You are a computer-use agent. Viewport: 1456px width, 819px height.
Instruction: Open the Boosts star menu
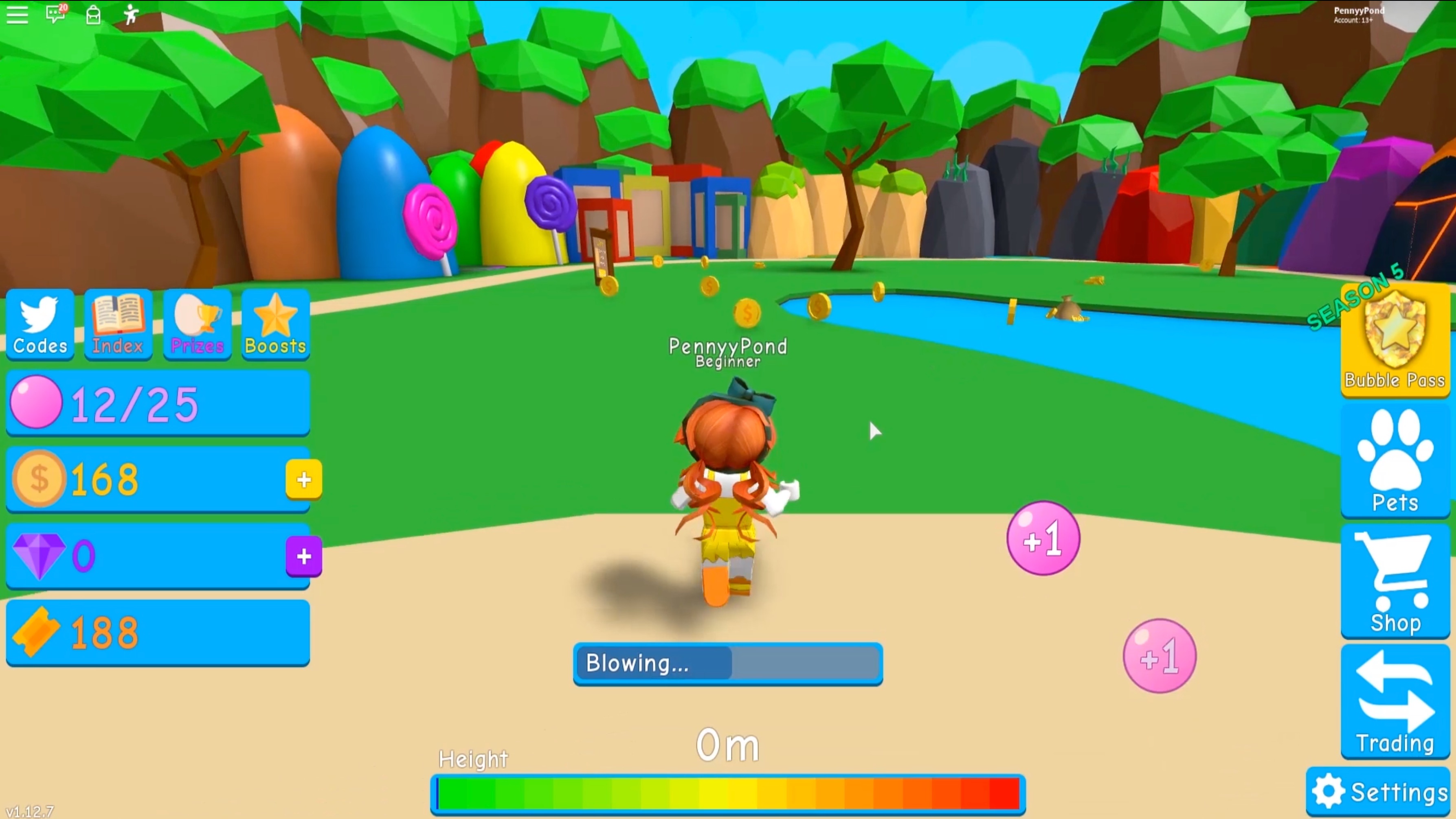(x=275, y=324)
